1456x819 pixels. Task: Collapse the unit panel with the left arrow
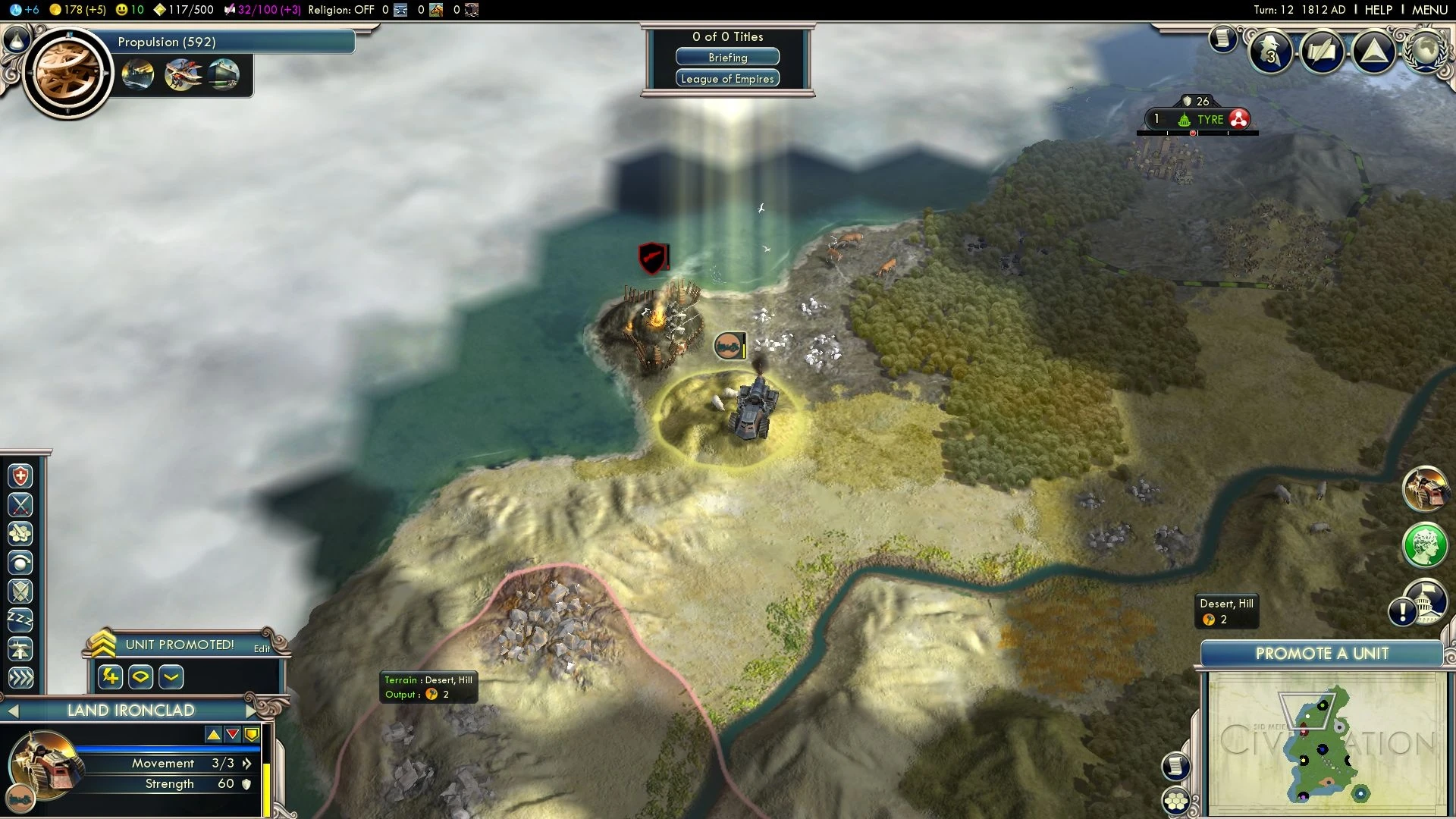(12, 711)
